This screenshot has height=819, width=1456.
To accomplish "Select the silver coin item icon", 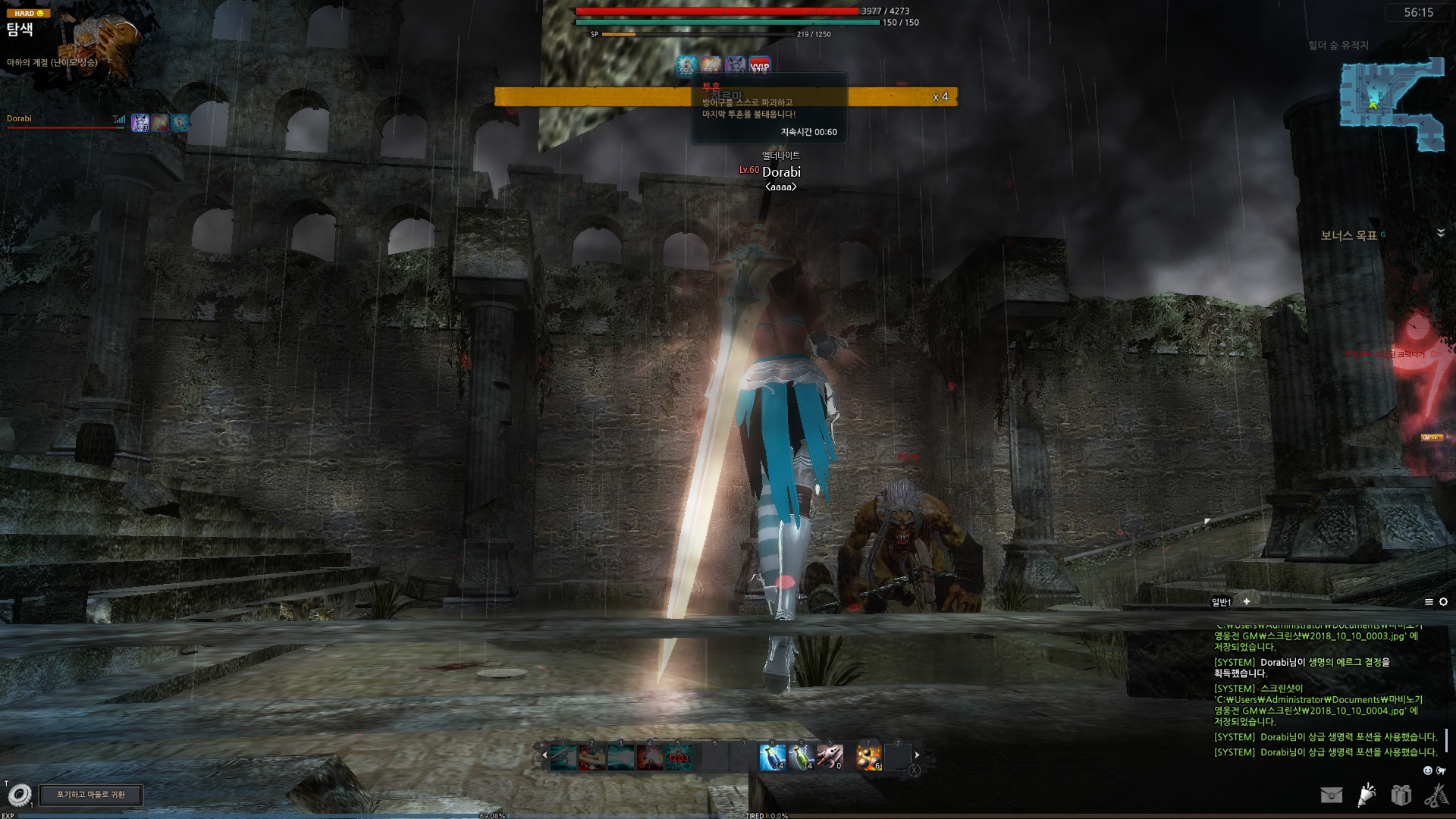I will [x=20, y=795].
